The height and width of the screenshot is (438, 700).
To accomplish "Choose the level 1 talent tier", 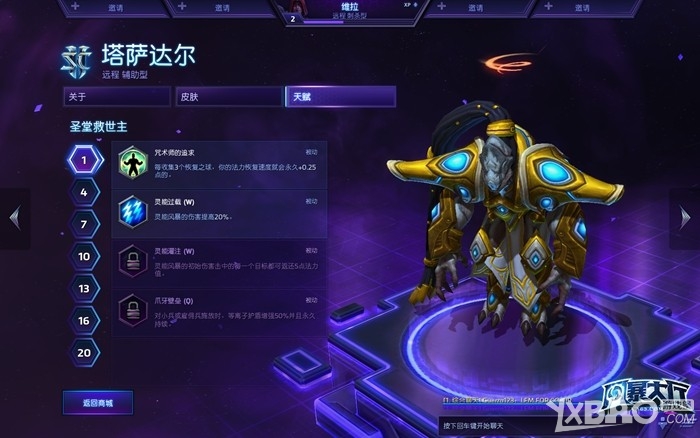I will point(85,159).
